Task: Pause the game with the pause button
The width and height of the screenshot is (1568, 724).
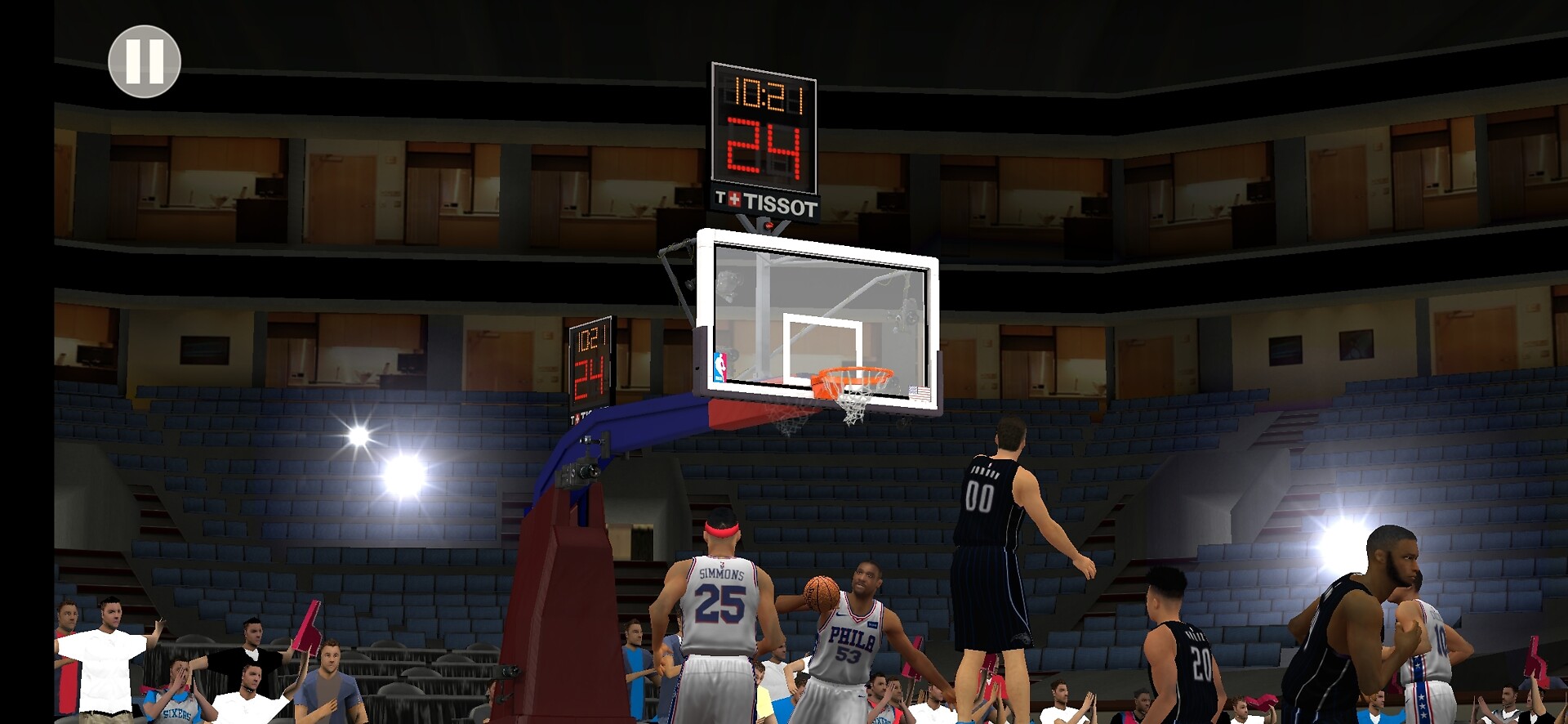Action: (x=145, y=61)
